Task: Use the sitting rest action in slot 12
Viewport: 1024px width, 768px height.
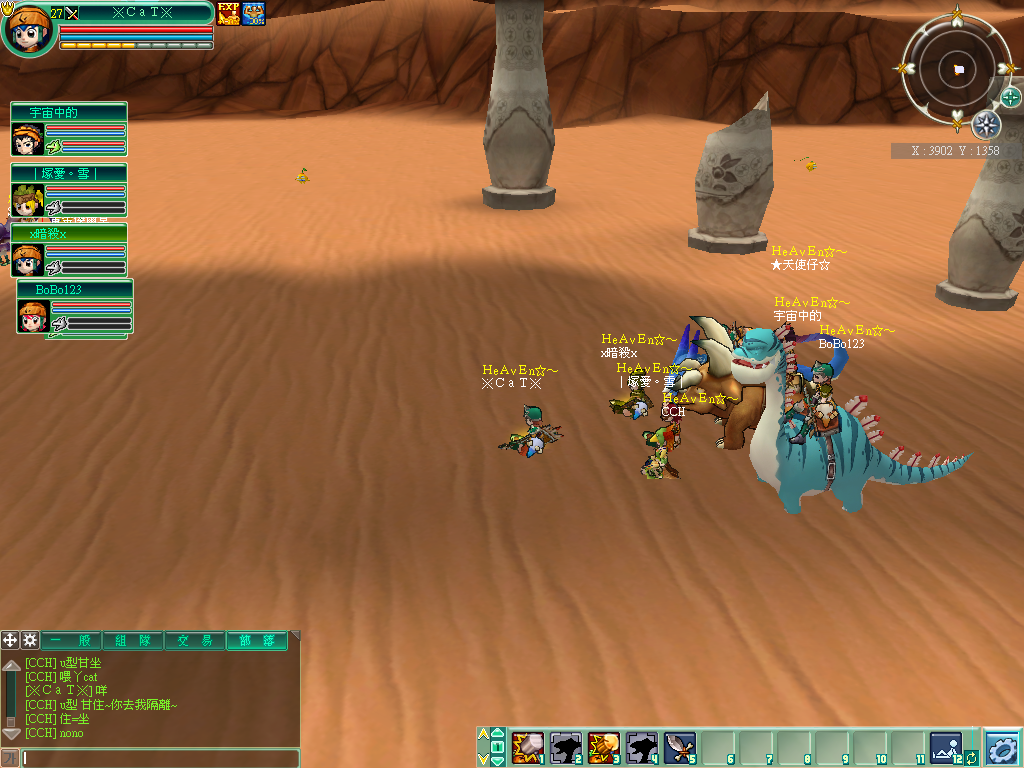Action: 944,746
